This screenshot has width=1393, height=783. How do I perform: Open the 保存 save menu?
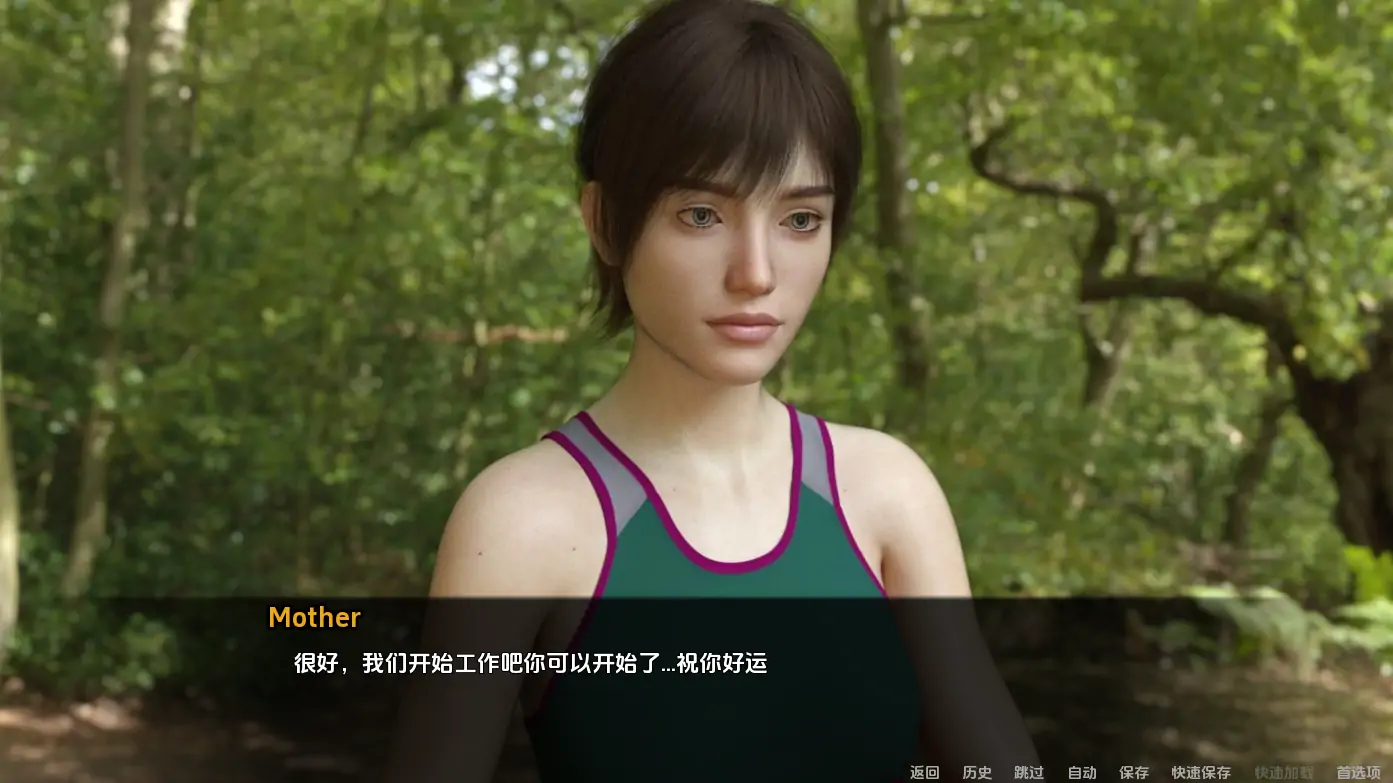coord(1134,772)
